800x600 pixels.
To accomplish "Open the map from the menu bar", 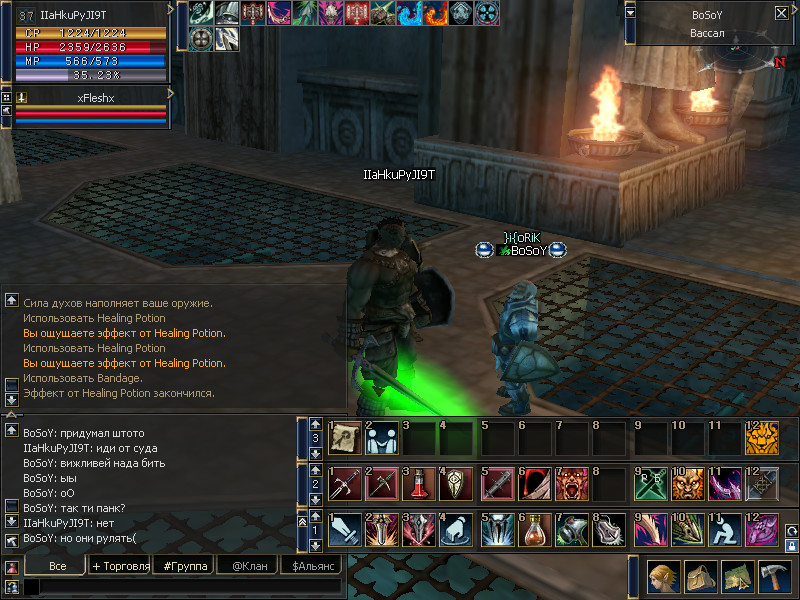I will pos(736,577).
